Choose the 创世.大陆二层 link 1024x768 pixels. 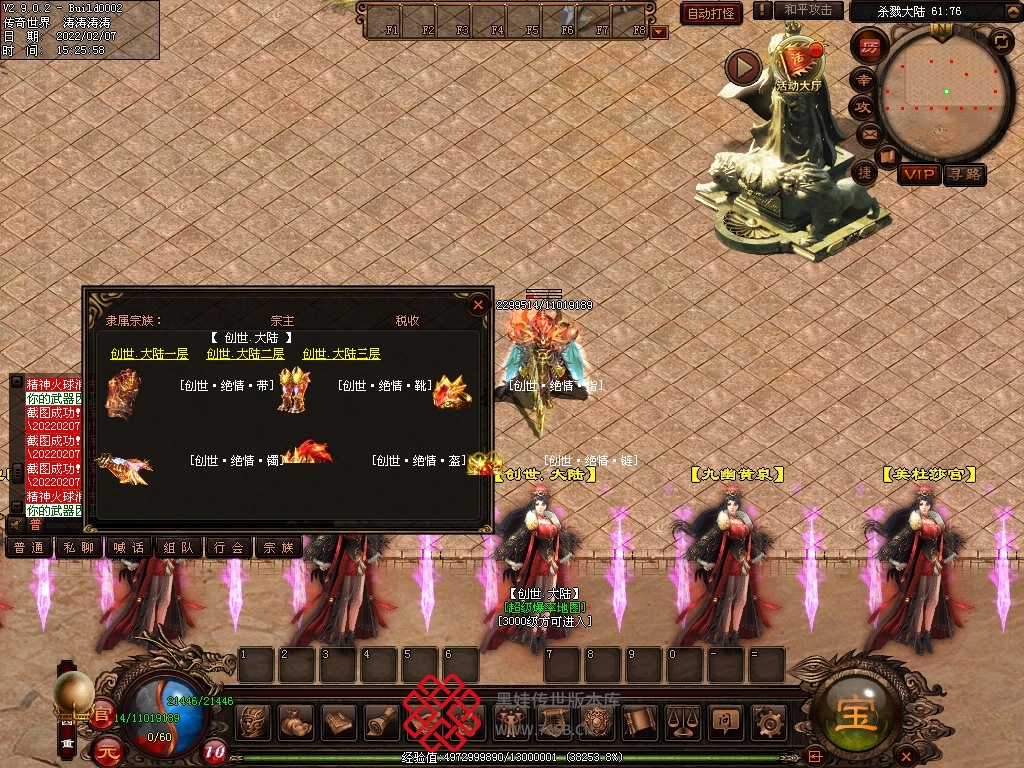pos(245,354)
